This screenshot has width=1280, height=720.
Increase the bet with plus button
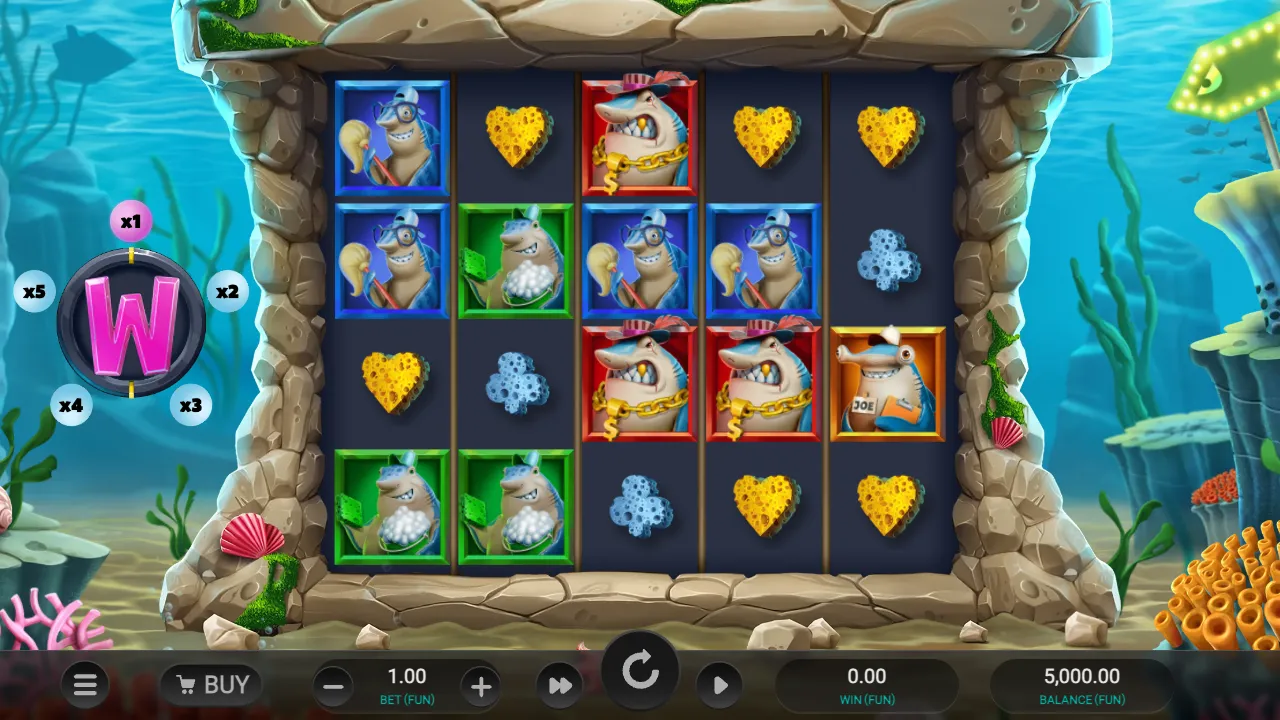(481, 687)
